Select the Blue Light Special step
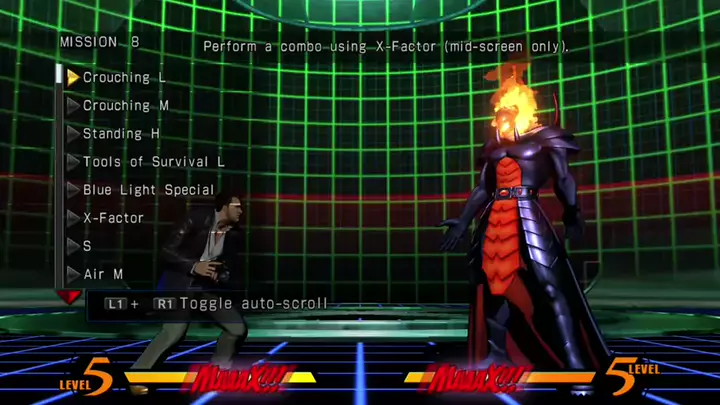 (148, 189)
